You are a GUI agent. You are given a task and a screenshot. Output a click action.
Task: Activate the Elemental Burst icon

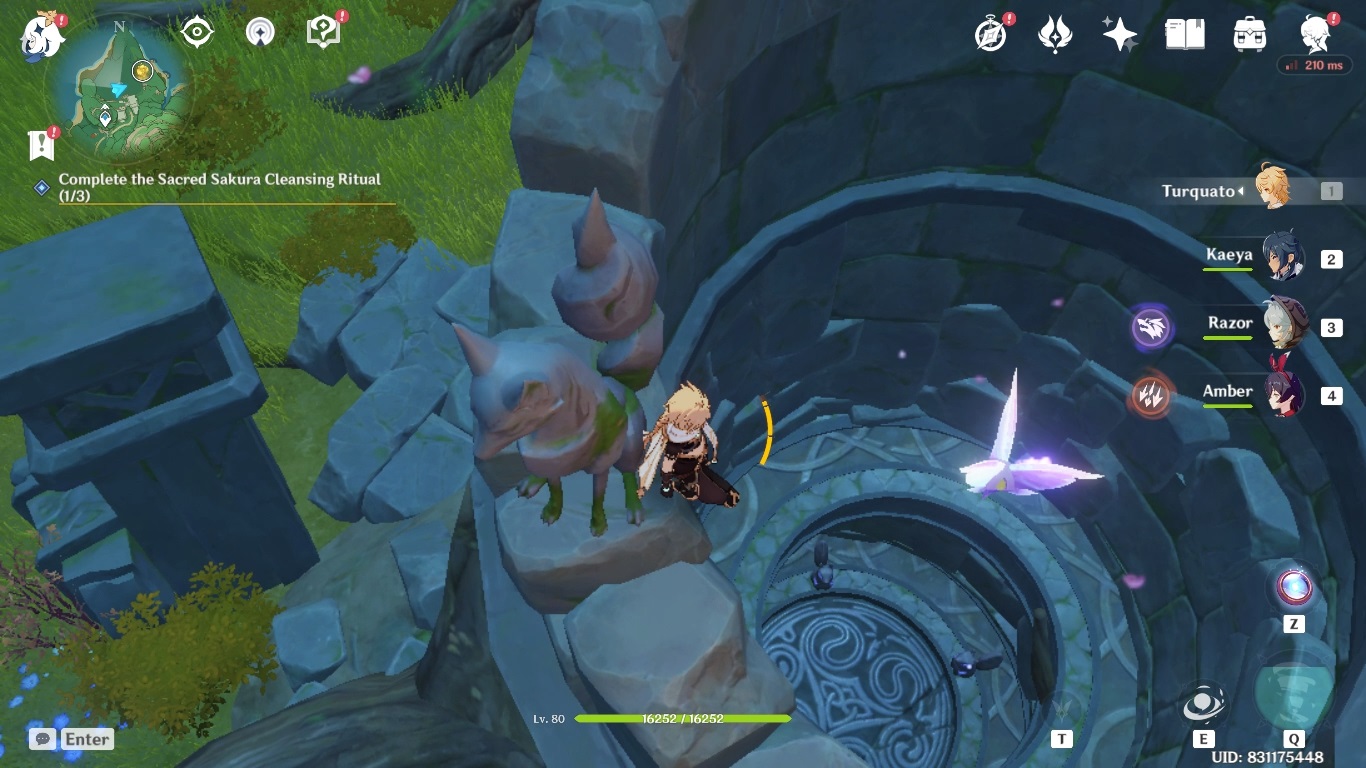tap(1293, 692)
